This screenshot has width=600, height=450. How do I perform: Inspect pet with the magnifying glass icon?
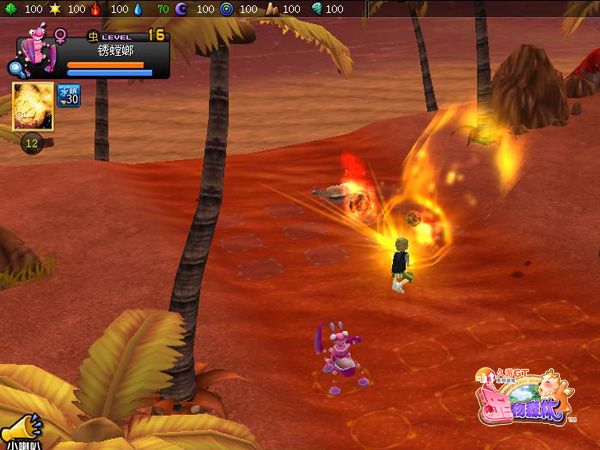coord(17,68)
